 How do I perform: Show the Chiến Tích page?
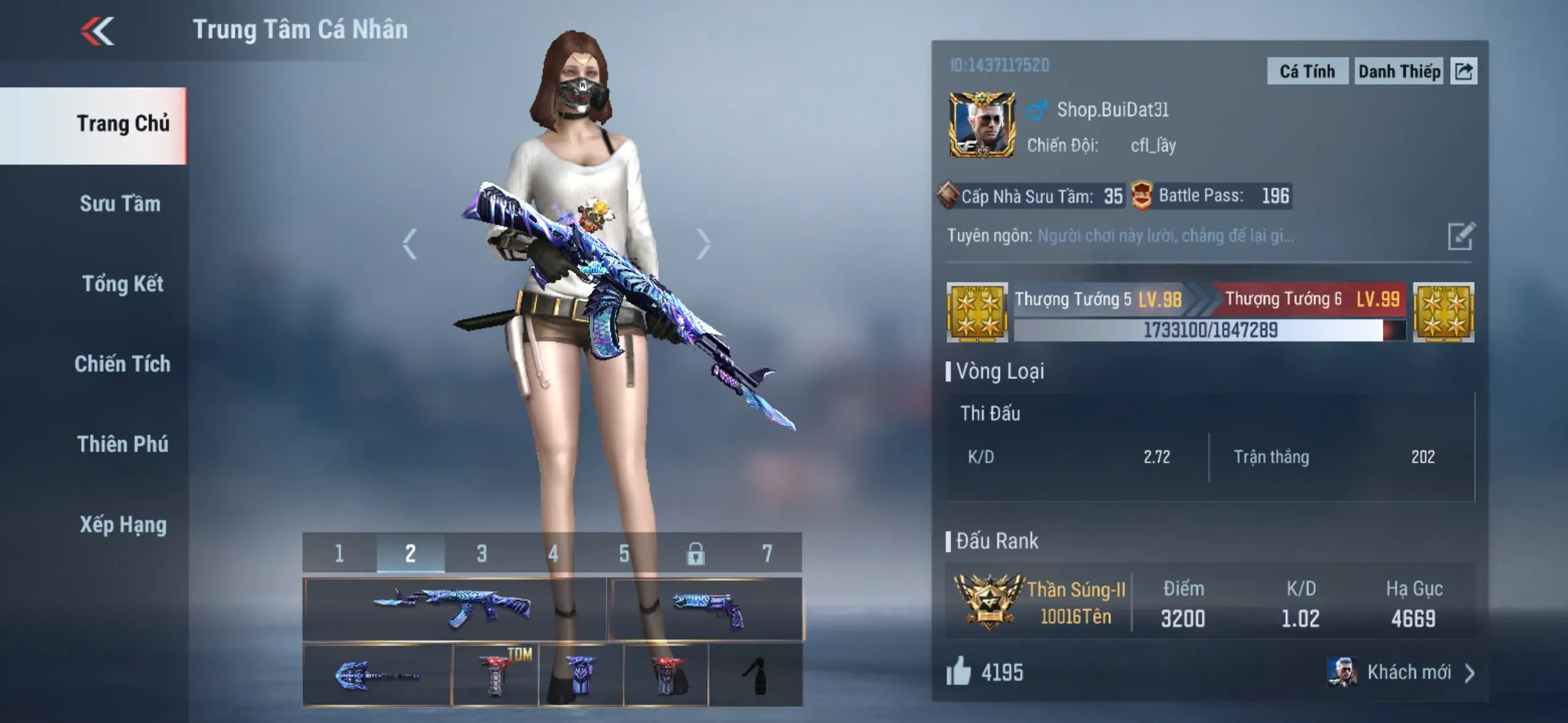[x=123, y=364]
